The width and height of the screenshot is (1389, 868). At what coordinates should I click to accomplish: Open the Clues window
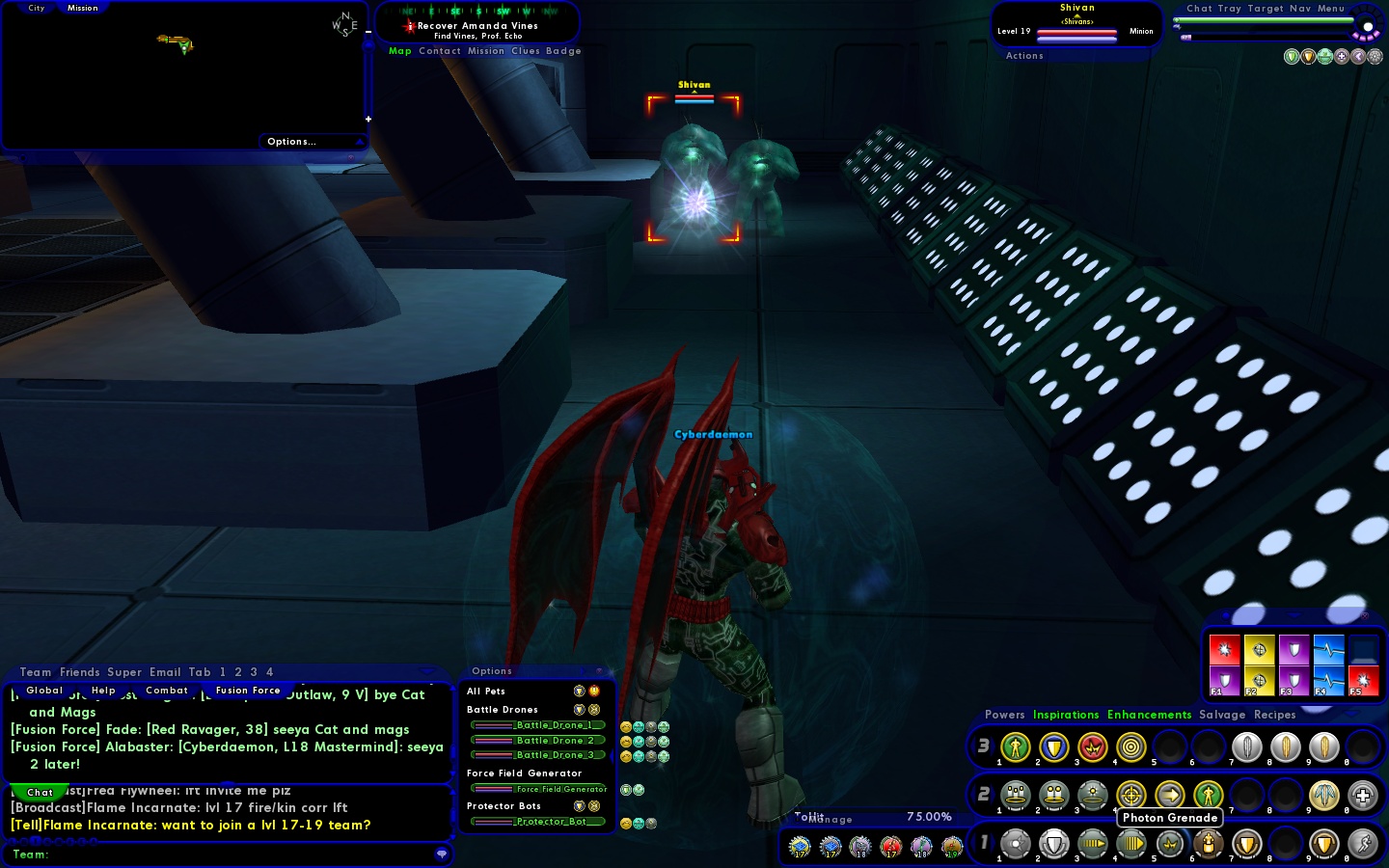[526, 51]
